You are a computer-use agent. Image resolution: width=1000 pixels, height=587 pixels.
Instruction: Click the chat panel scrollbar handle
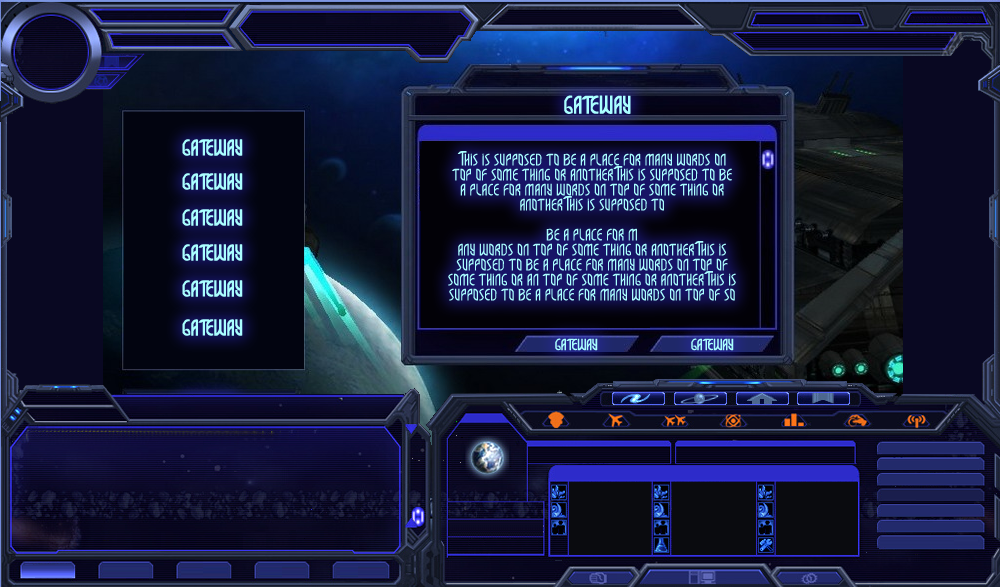coord(417,516)
